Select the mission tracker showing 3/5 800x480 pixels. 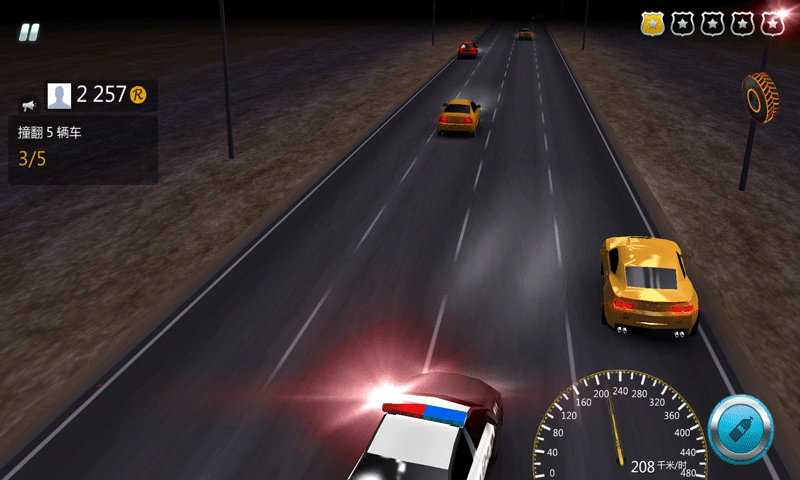[x=82, y=148]
